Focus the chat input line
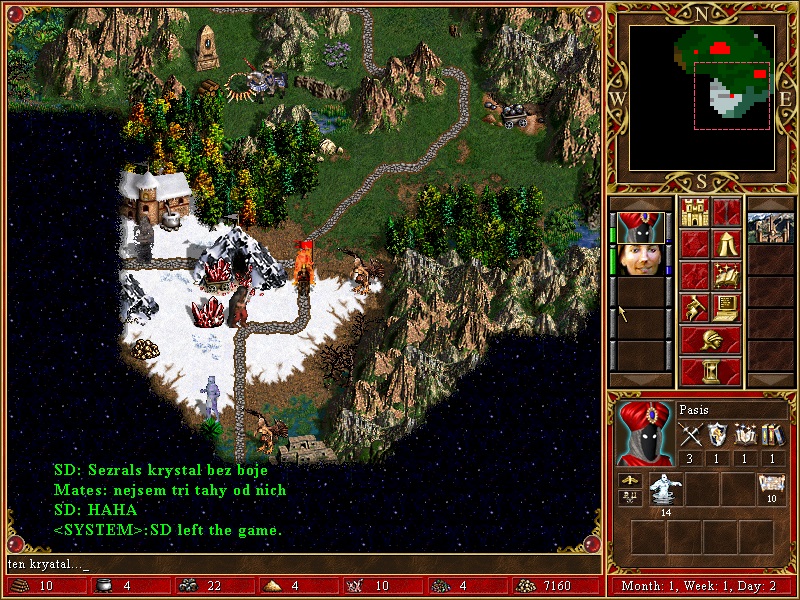Image resolution: width=800 pixels, height=600 pixels. (x=300, y=565)
